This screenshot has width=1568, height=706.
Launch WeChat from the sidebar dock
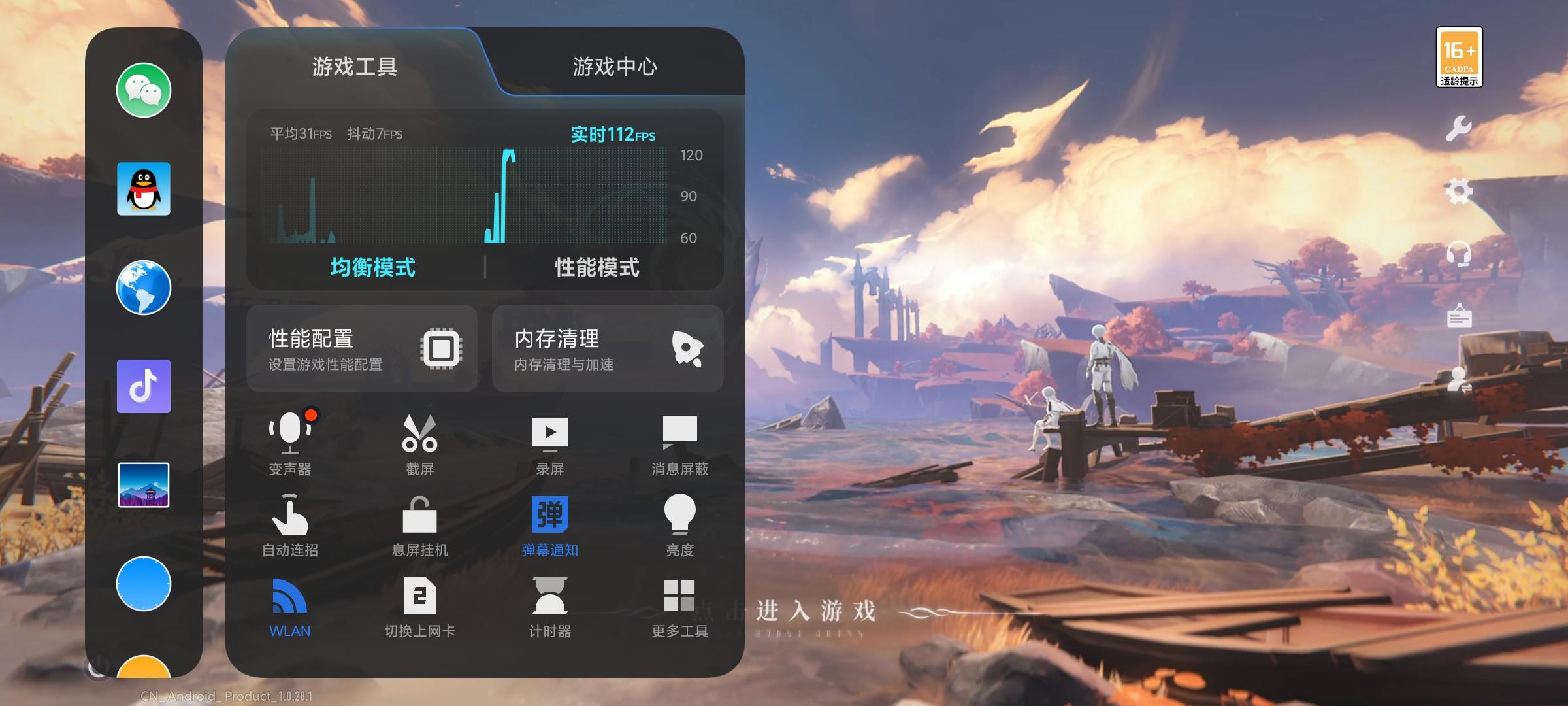click(x=143, y=92)
